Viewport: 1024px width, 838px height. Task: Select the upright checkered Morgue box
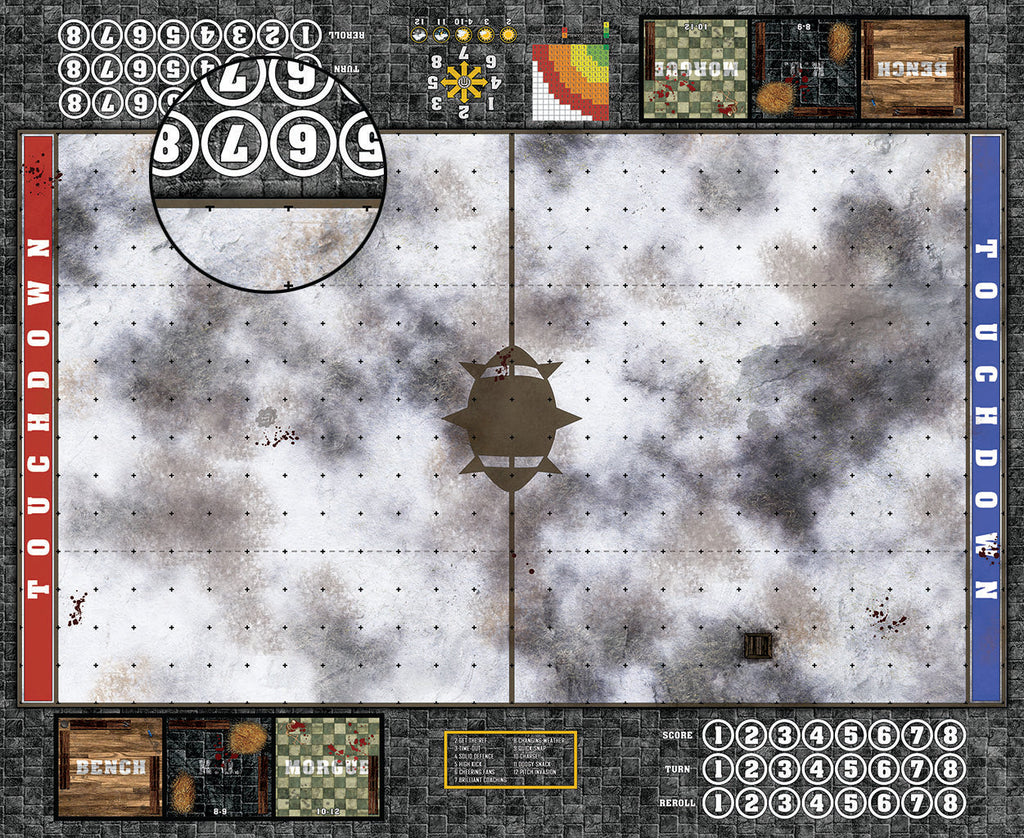click(328, 767)
